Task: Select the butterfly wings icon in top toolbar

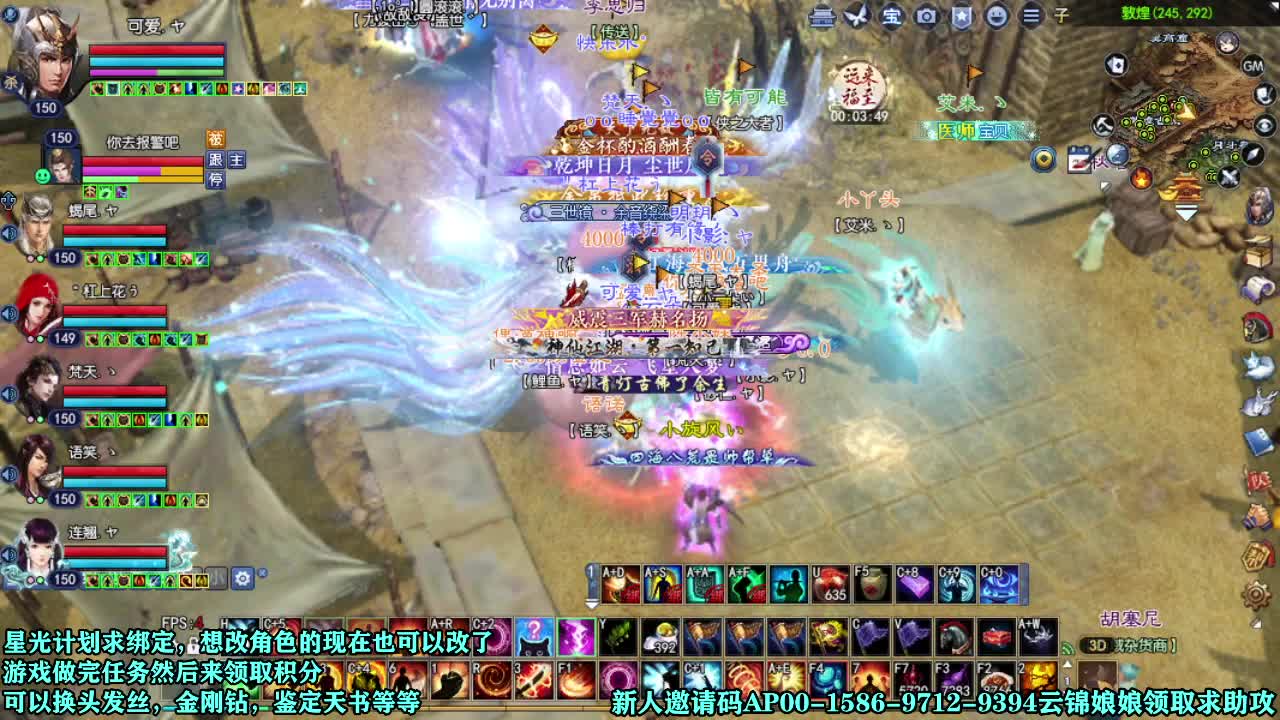Action: coord(857,16)
